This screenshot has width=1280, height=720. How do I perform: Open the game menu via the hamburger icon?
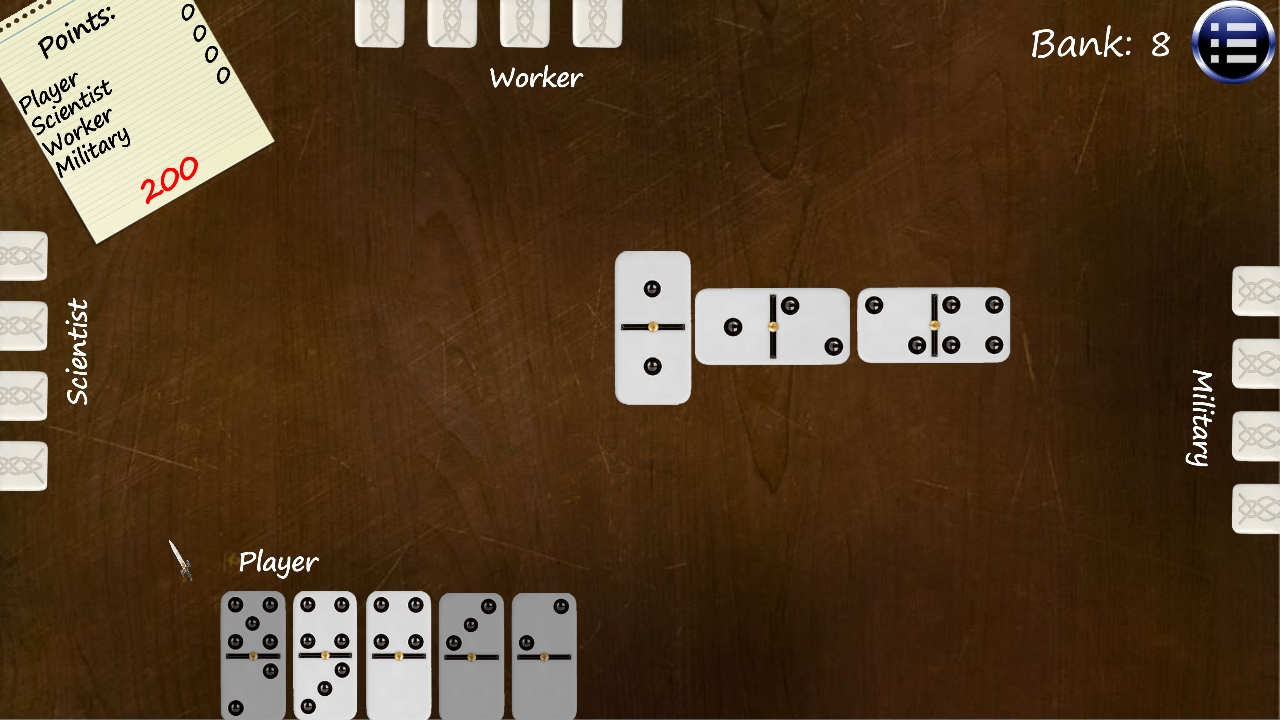[x=1232, y=42]
